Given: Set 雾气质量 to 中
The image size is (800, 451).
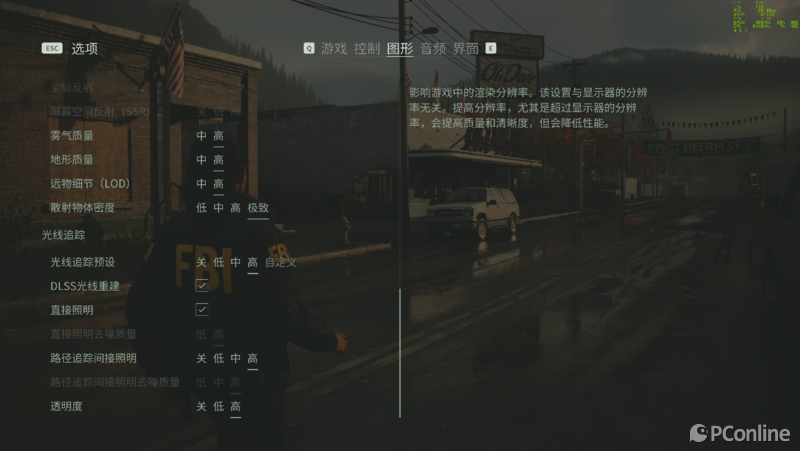Looking at the screenshot, I should [x=201, y=136].
